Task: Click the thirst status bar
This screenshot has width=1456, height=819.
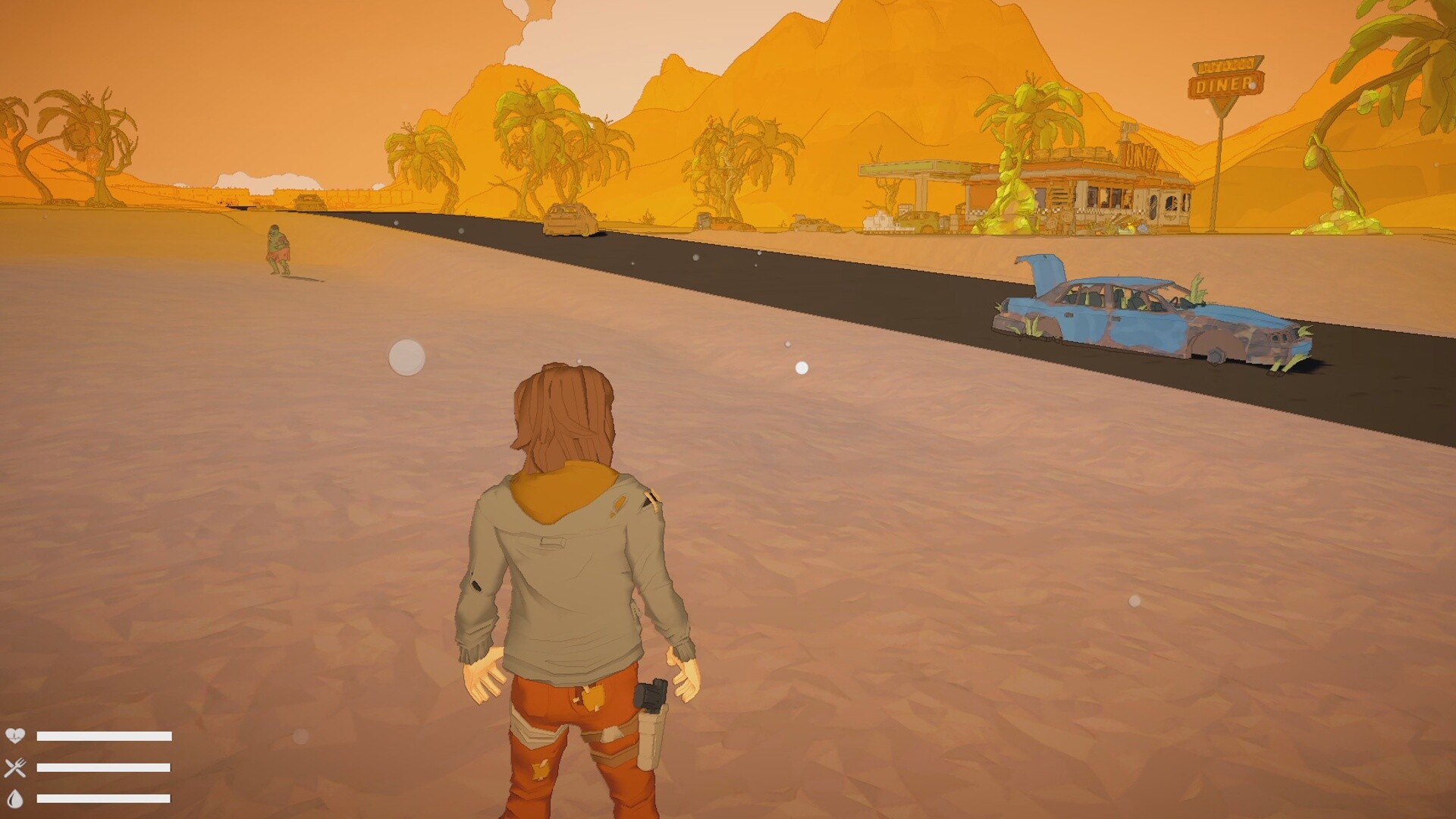Action: 104,799
